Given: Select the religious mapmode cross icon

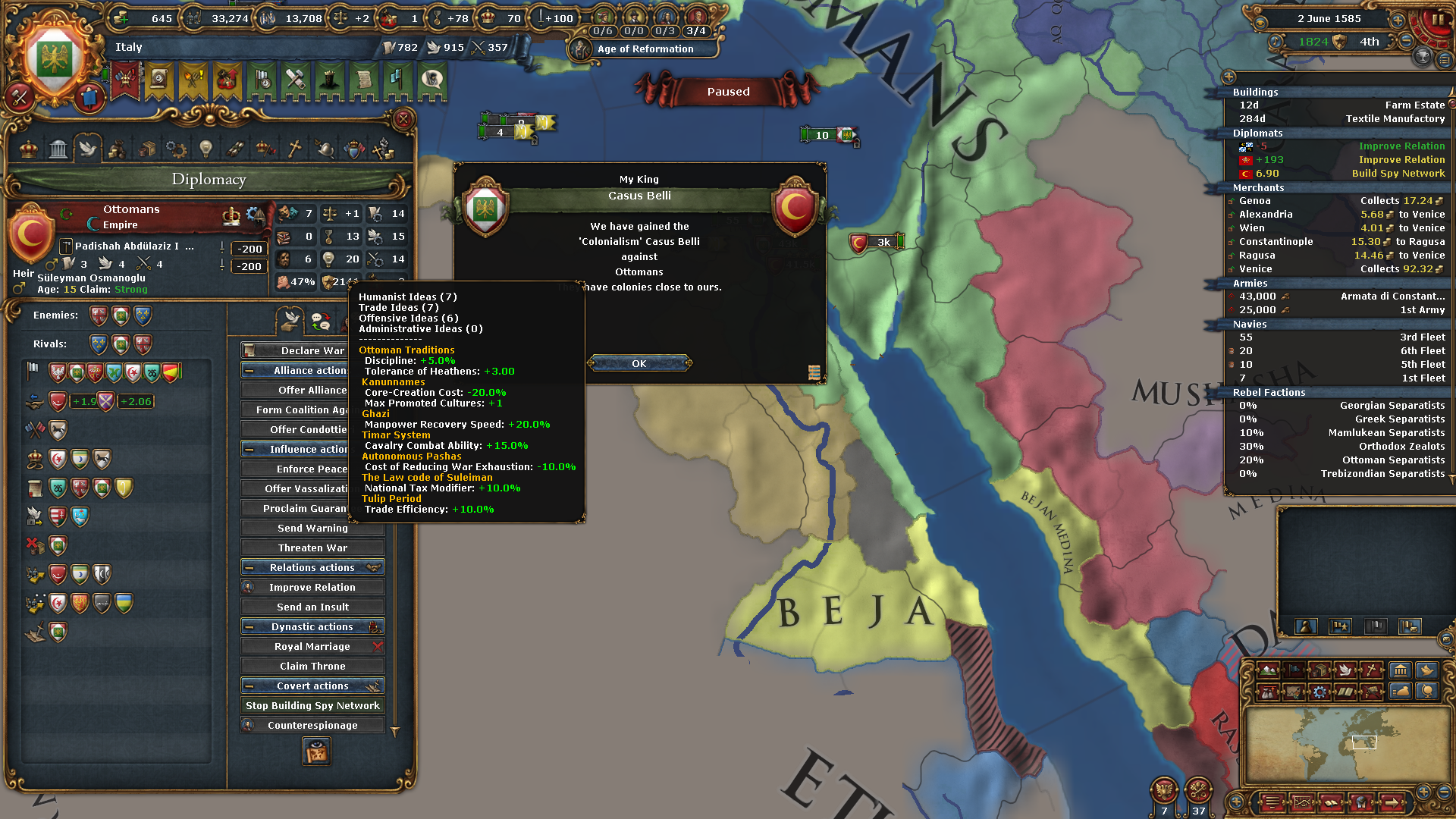Looking at the screenshot, I should tap(1372, 670).
